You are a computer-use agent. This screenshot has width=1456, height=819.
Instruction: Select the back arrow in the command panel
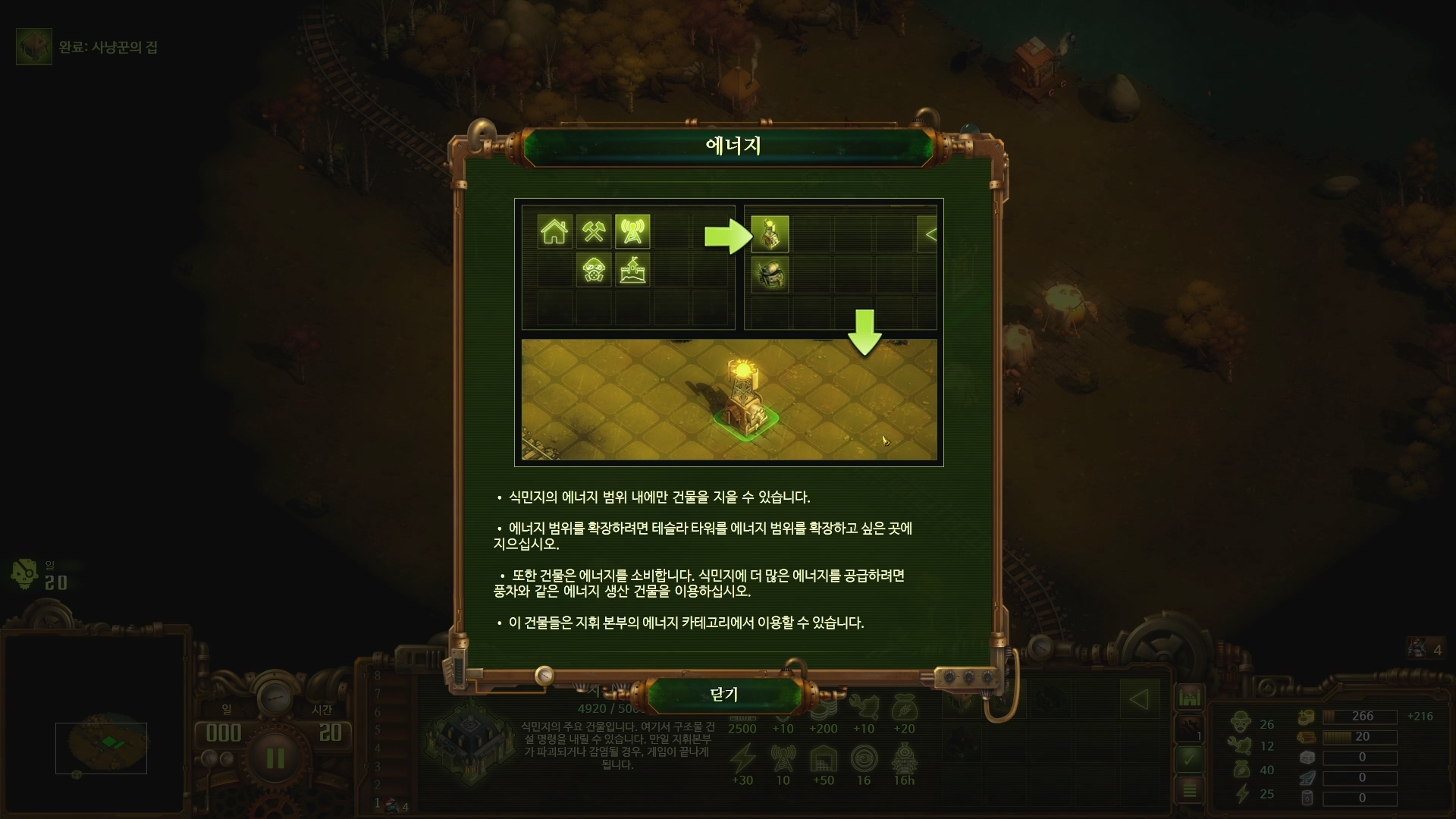1138,699
